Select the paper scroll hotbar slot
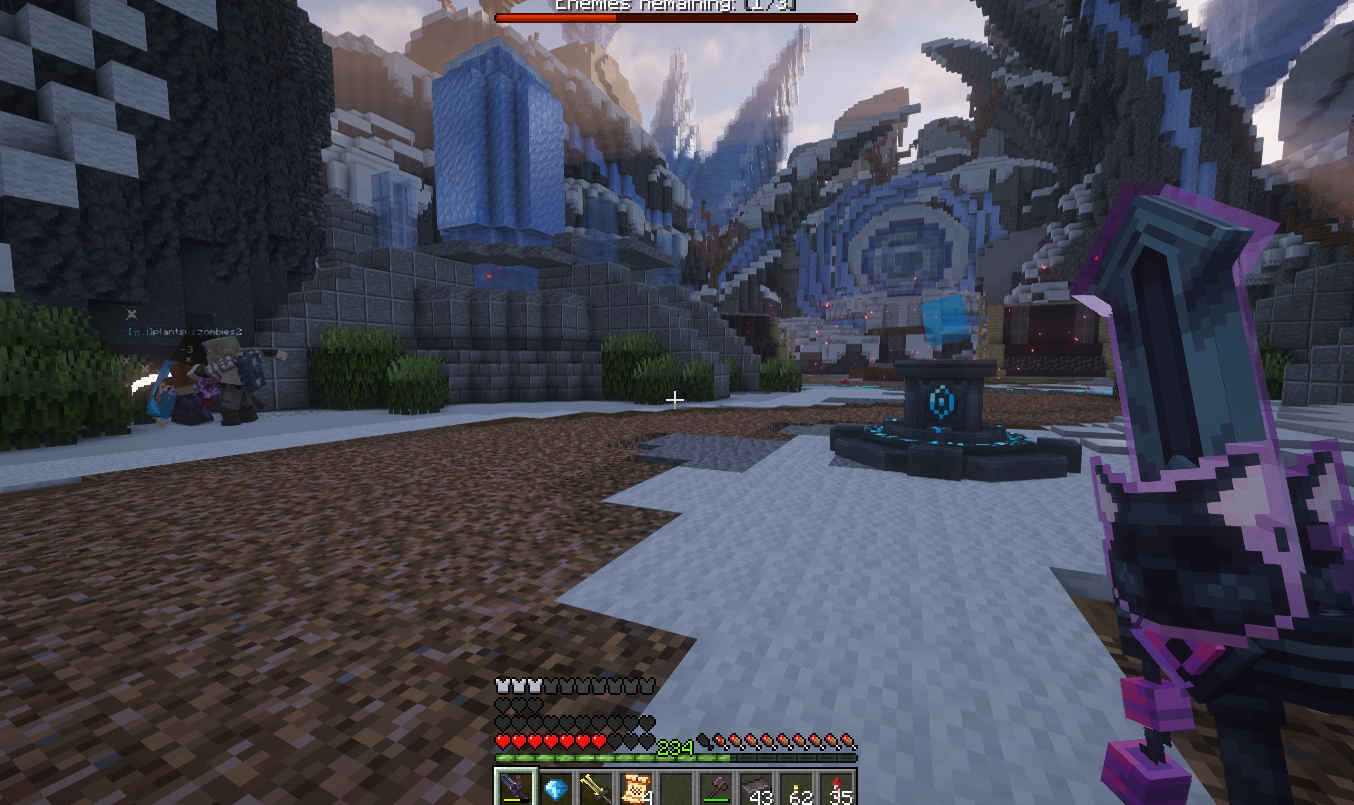Viewport: 1354px width, 805px height. pyautogui.click(x=636, y=788)
